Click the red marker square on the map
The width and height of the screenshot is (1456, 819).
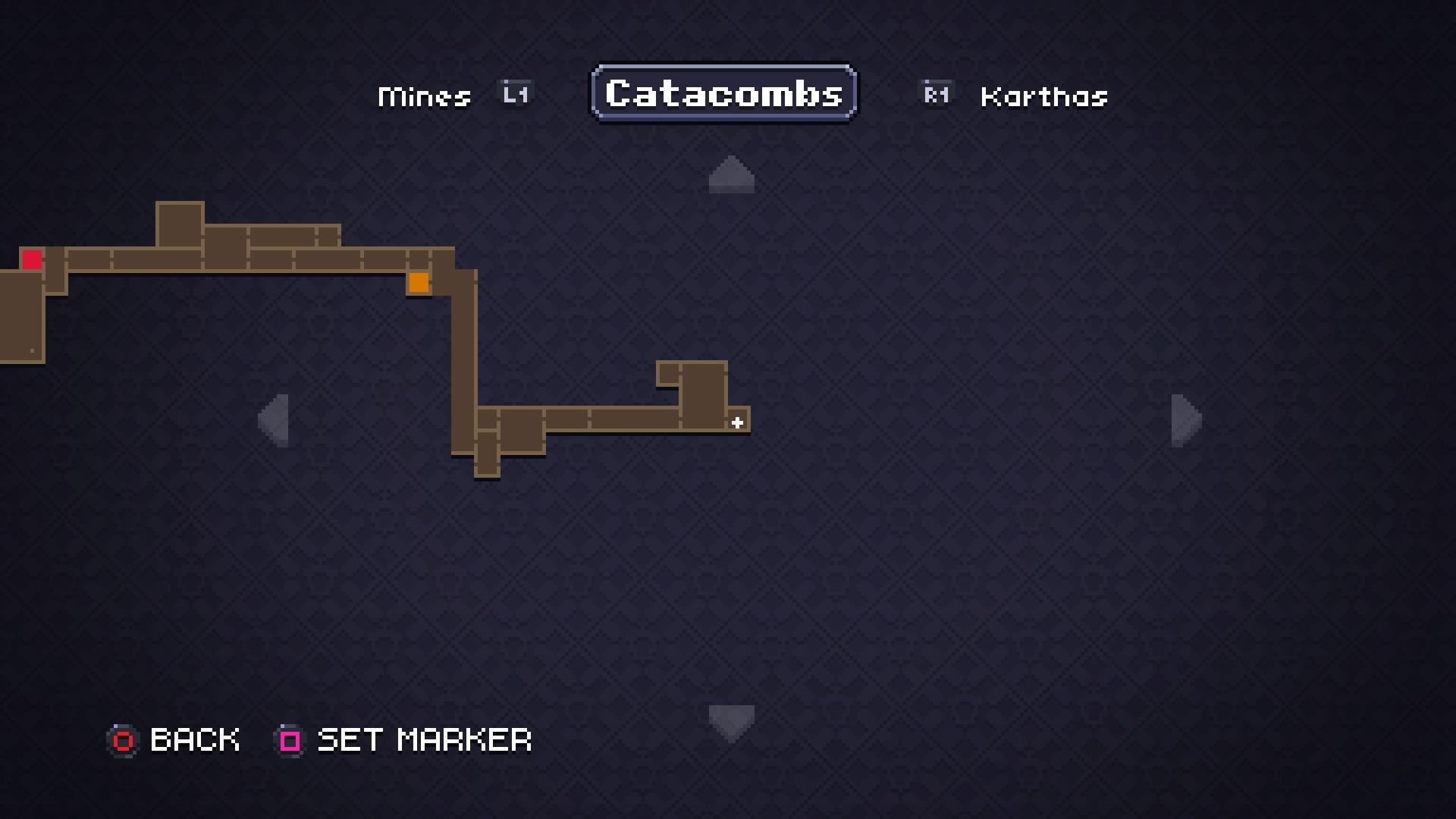[x=32, y=260]
